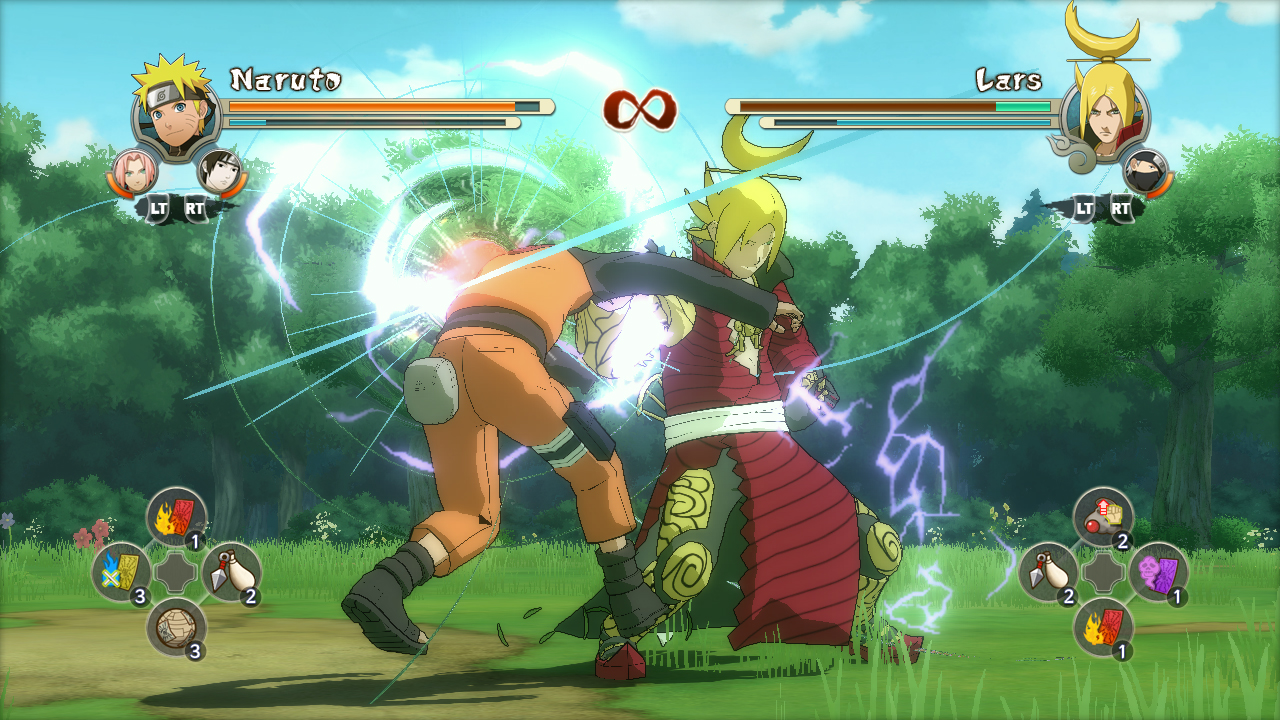The image size is (1280, 720).
Task: Select Naruto's kunai and pouch item
Action: 231,572
